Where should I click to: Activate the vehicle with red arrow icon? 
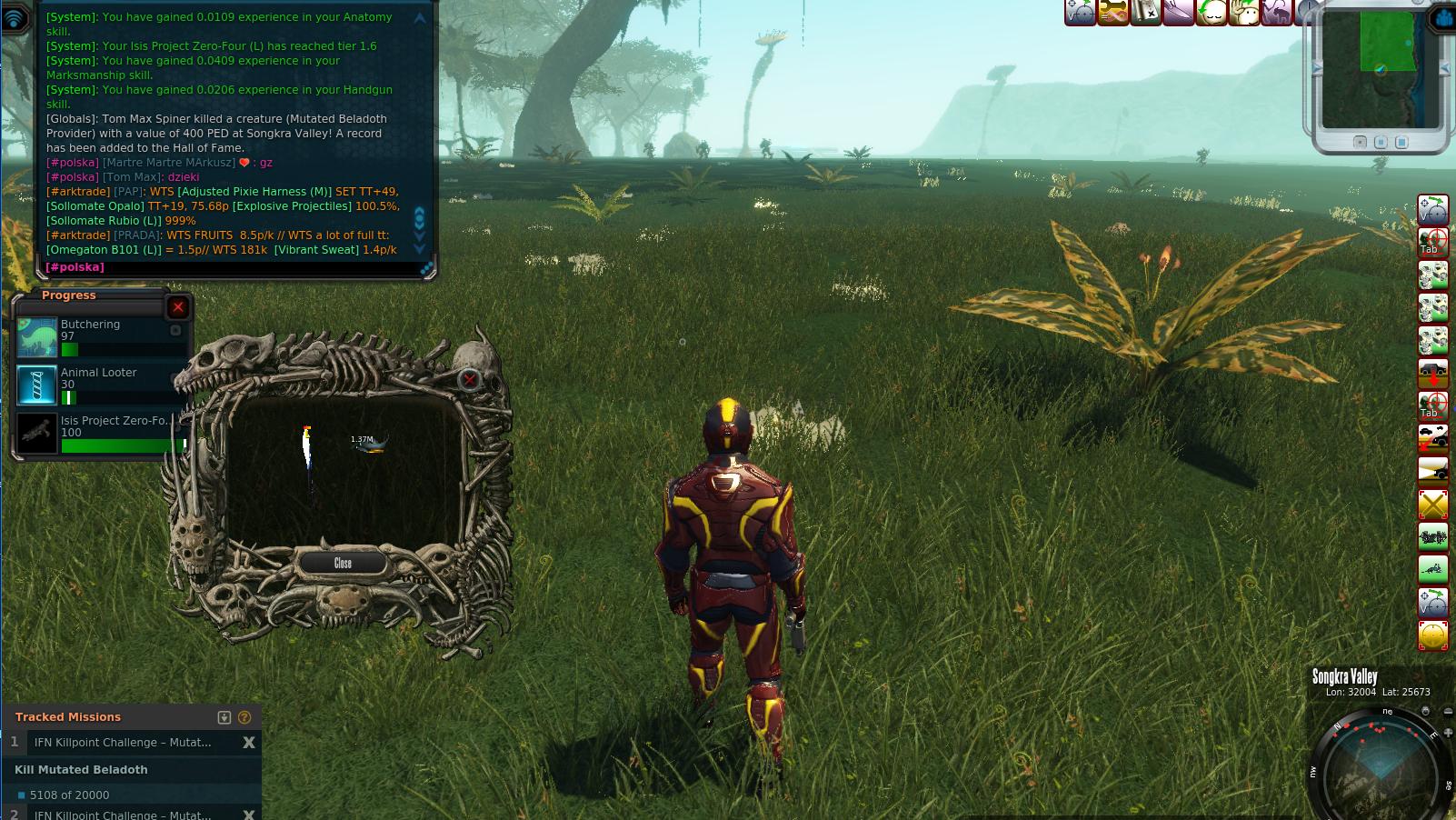(x=1433, y=373)
